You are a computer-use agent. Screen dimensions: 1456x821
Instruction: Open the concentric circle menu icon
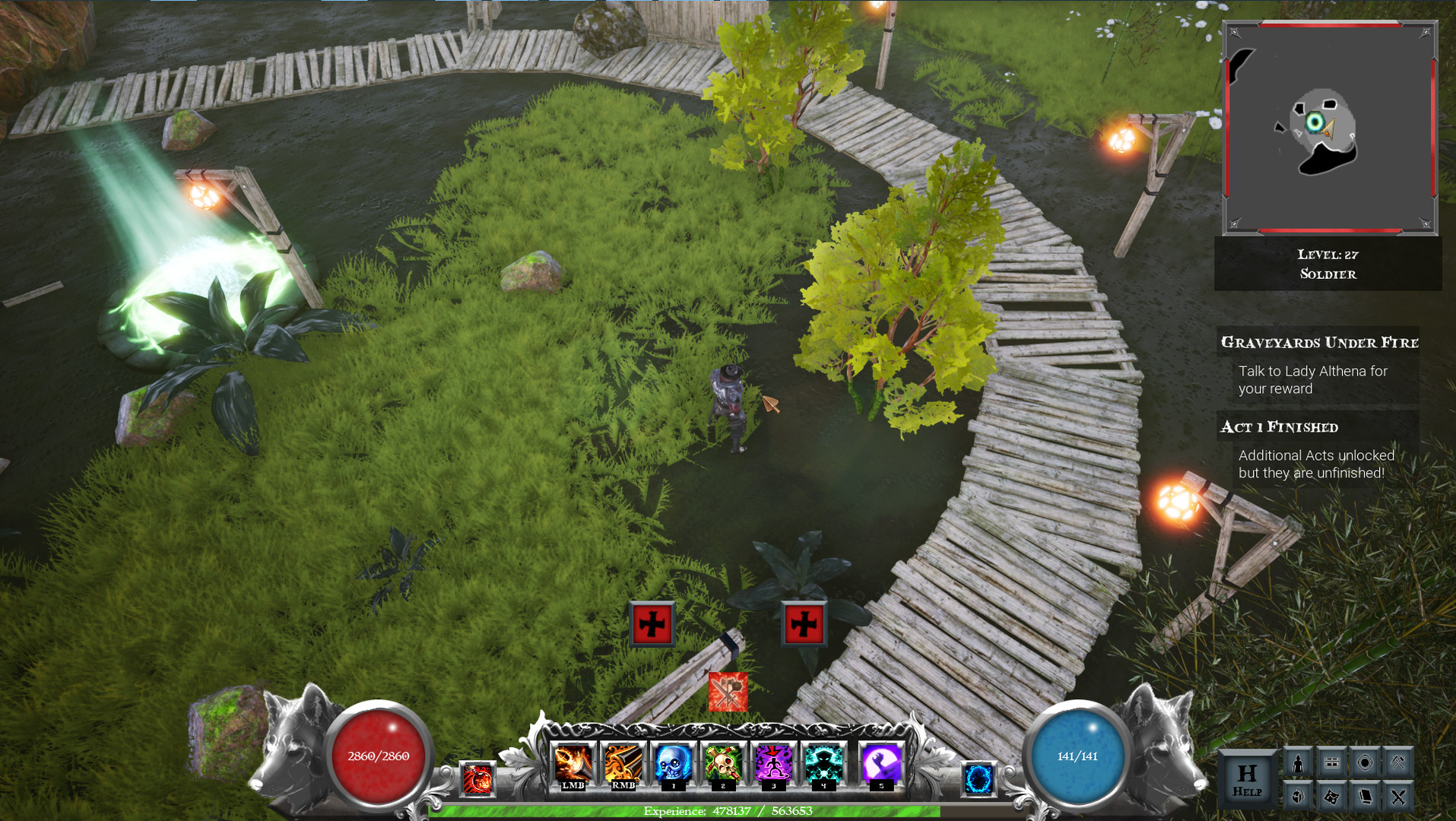click(1366, 762)
